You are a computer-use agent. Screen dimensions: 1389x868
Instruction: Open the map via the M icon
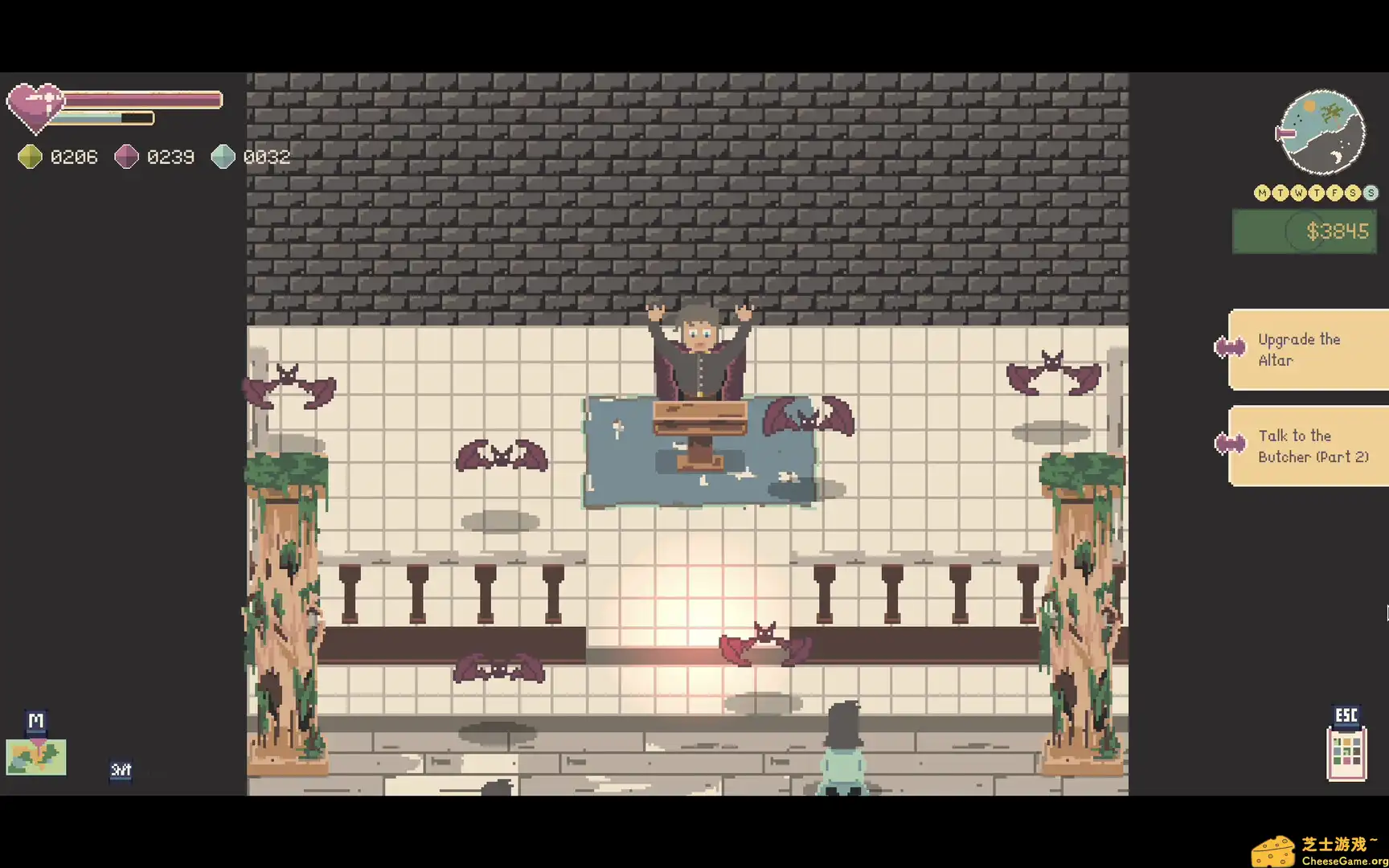35,721
